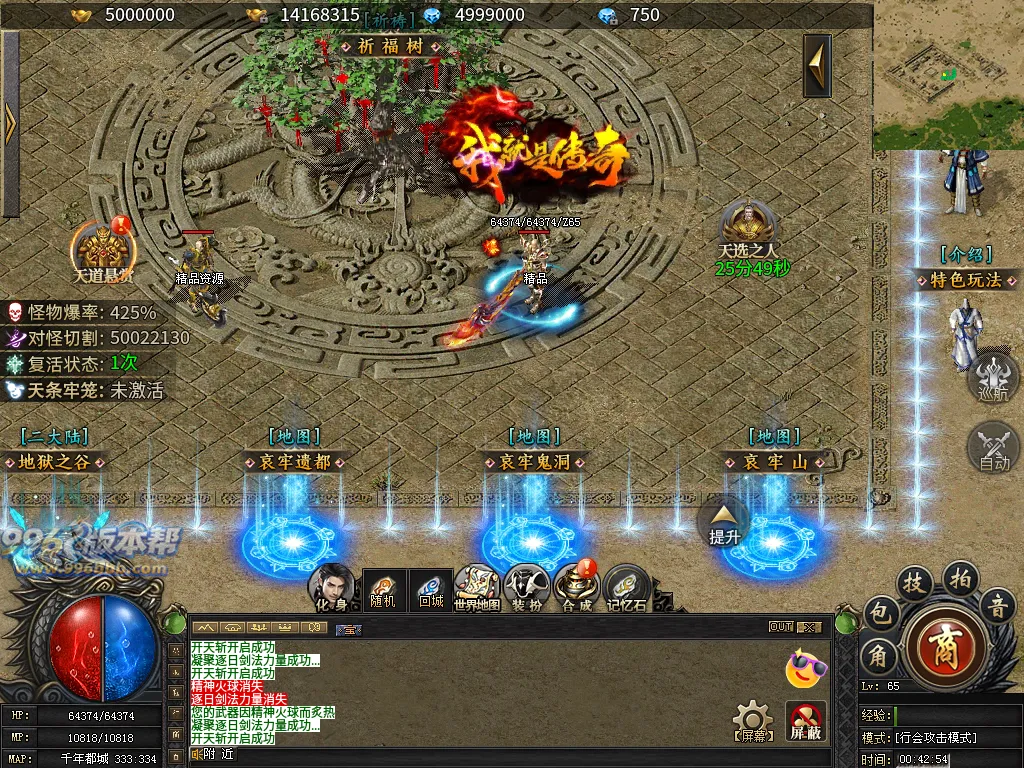
Task: Open the 拍 auction house button
Action: point(959,577)
